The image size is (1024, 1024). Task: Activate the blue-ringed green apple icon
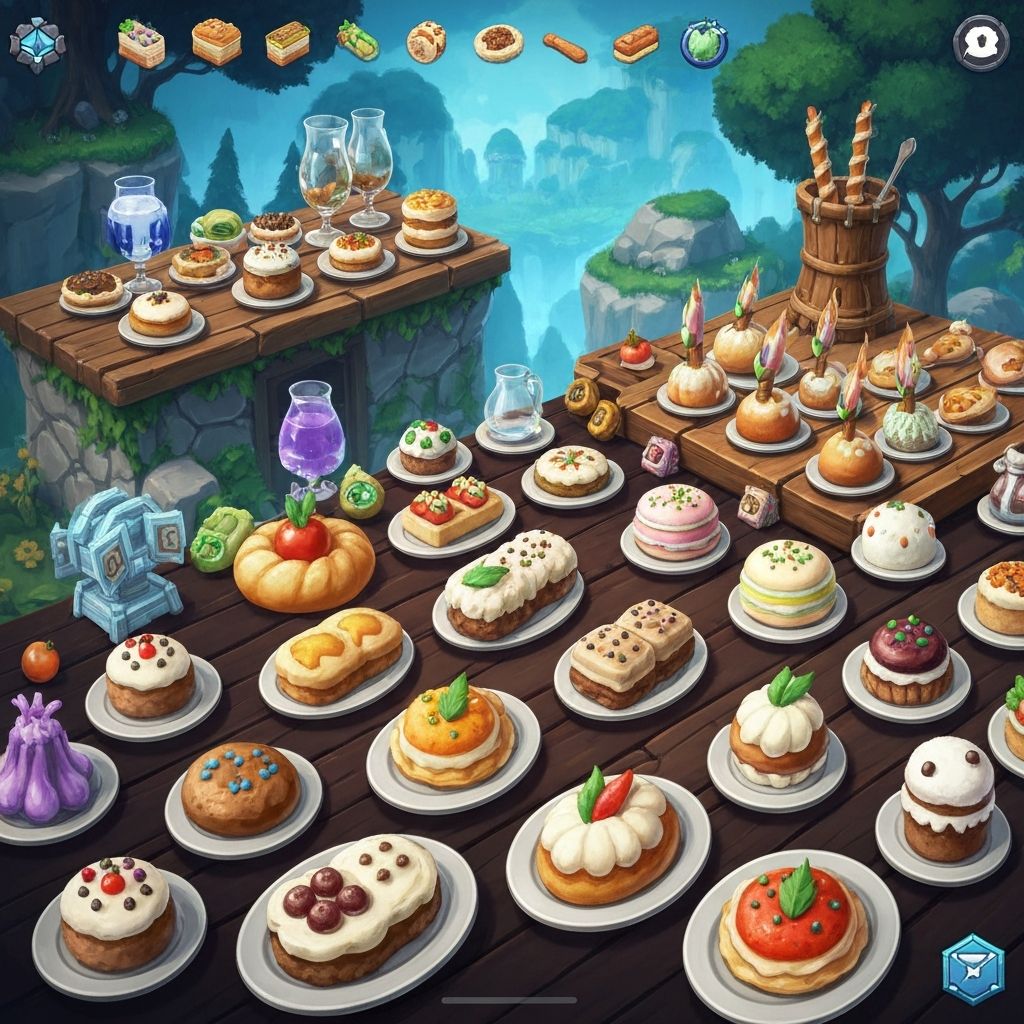[704, 42]
